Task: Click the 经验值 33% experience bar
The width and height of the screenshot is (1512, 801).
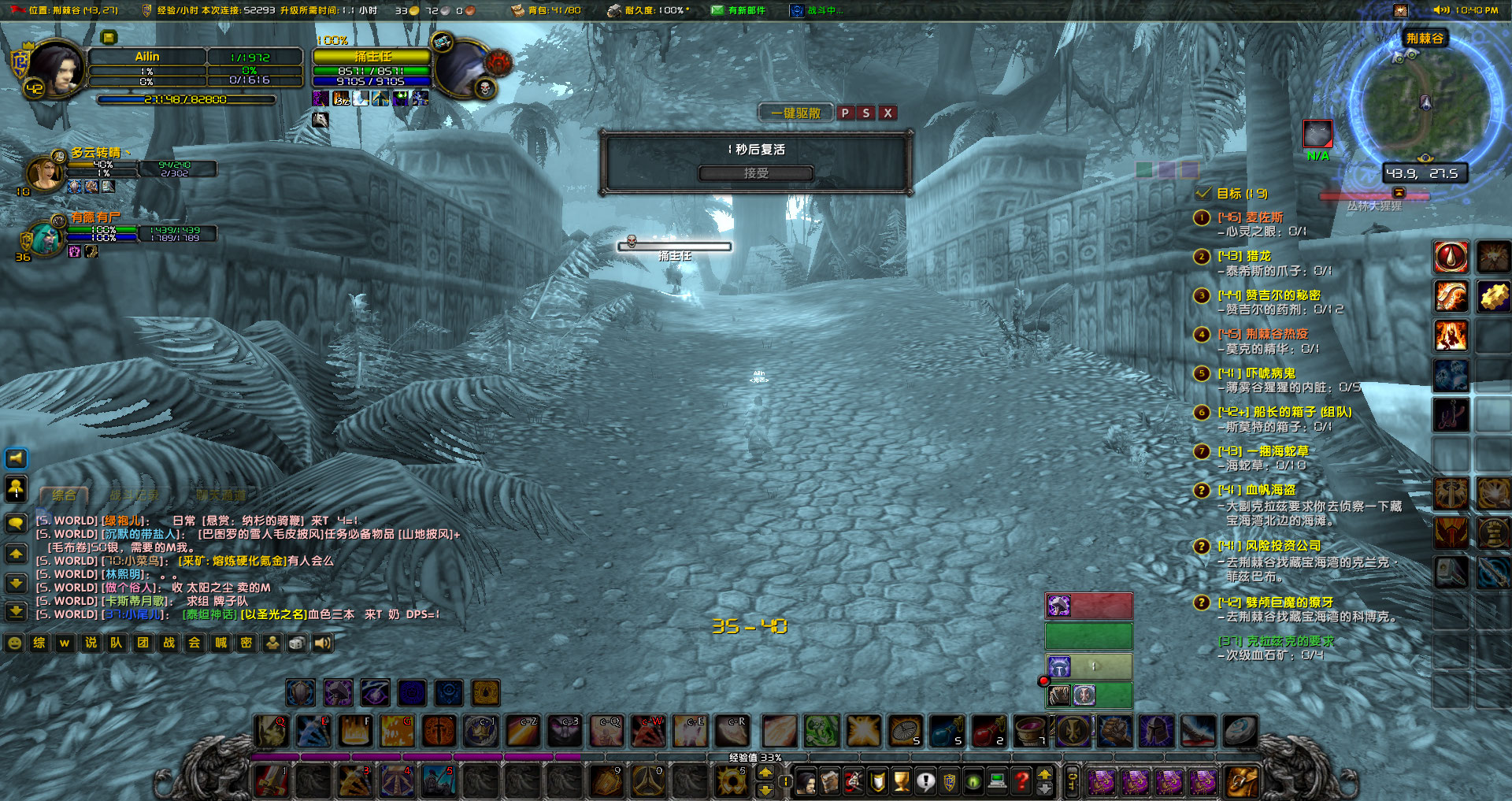Action: [x=756, y=758]
